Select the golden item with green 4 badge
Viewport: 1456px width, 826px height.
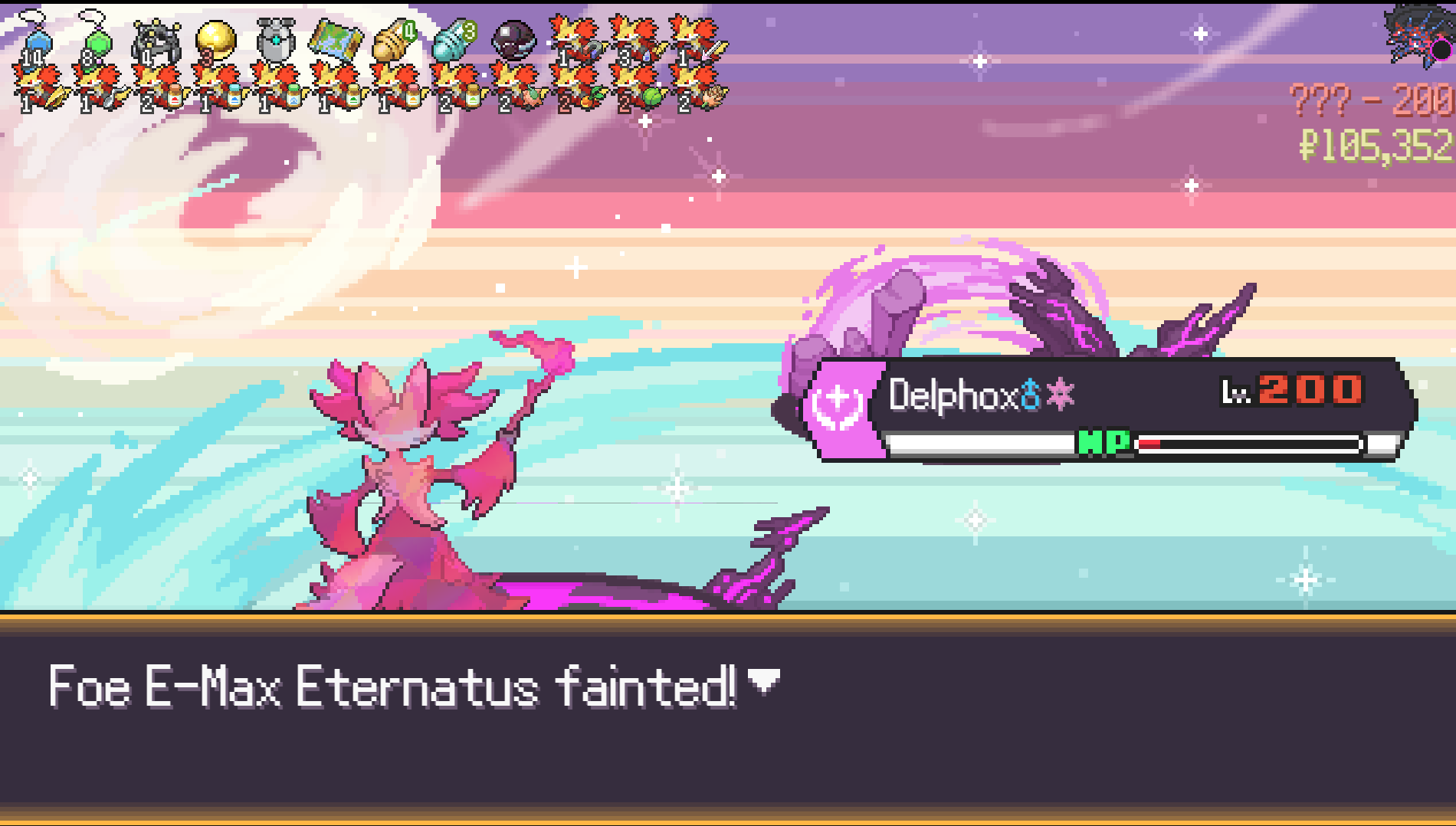(x=395, y=40)
